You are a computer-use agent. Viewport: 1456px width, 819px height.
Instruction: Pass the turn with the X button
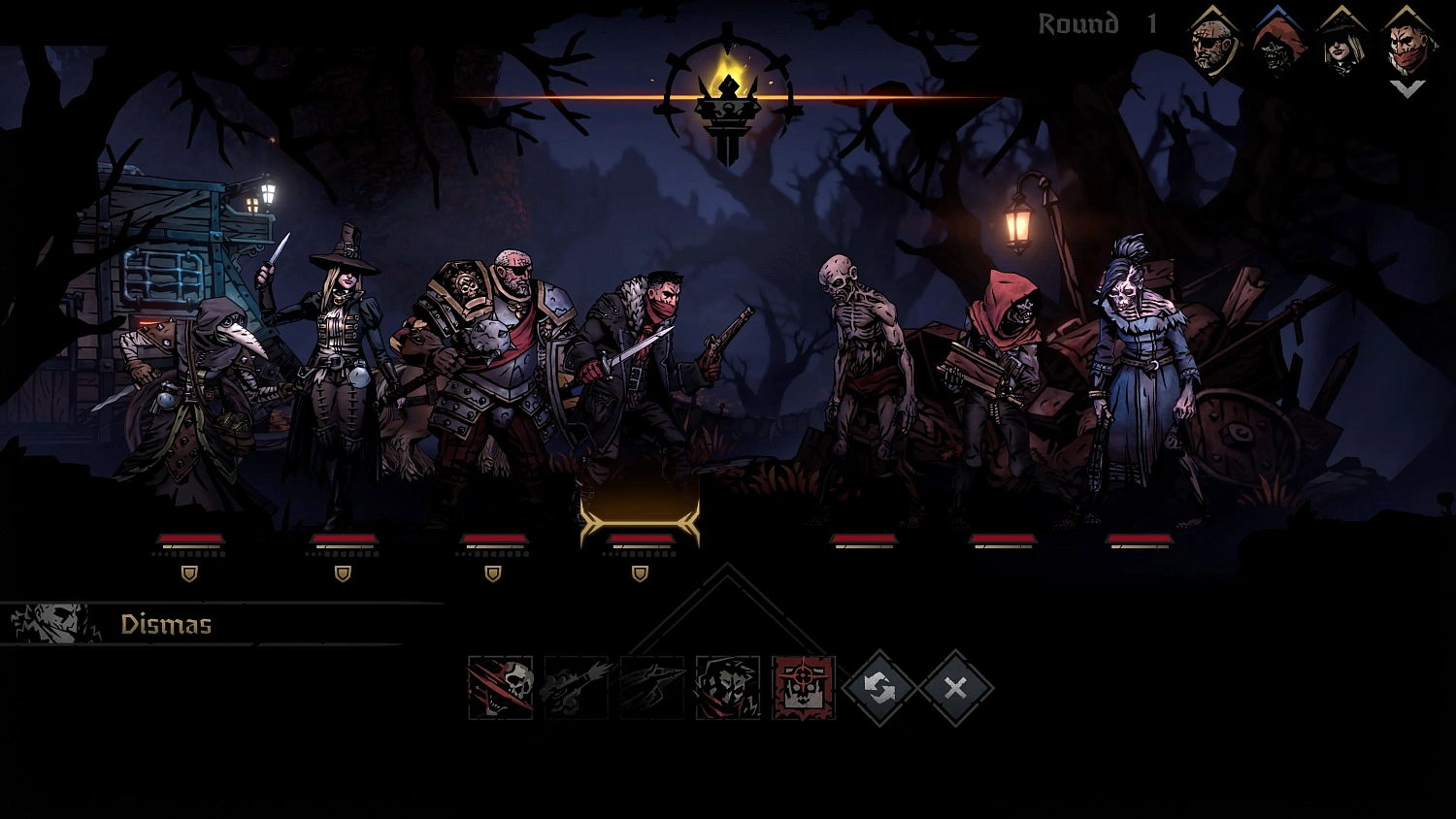955,687
